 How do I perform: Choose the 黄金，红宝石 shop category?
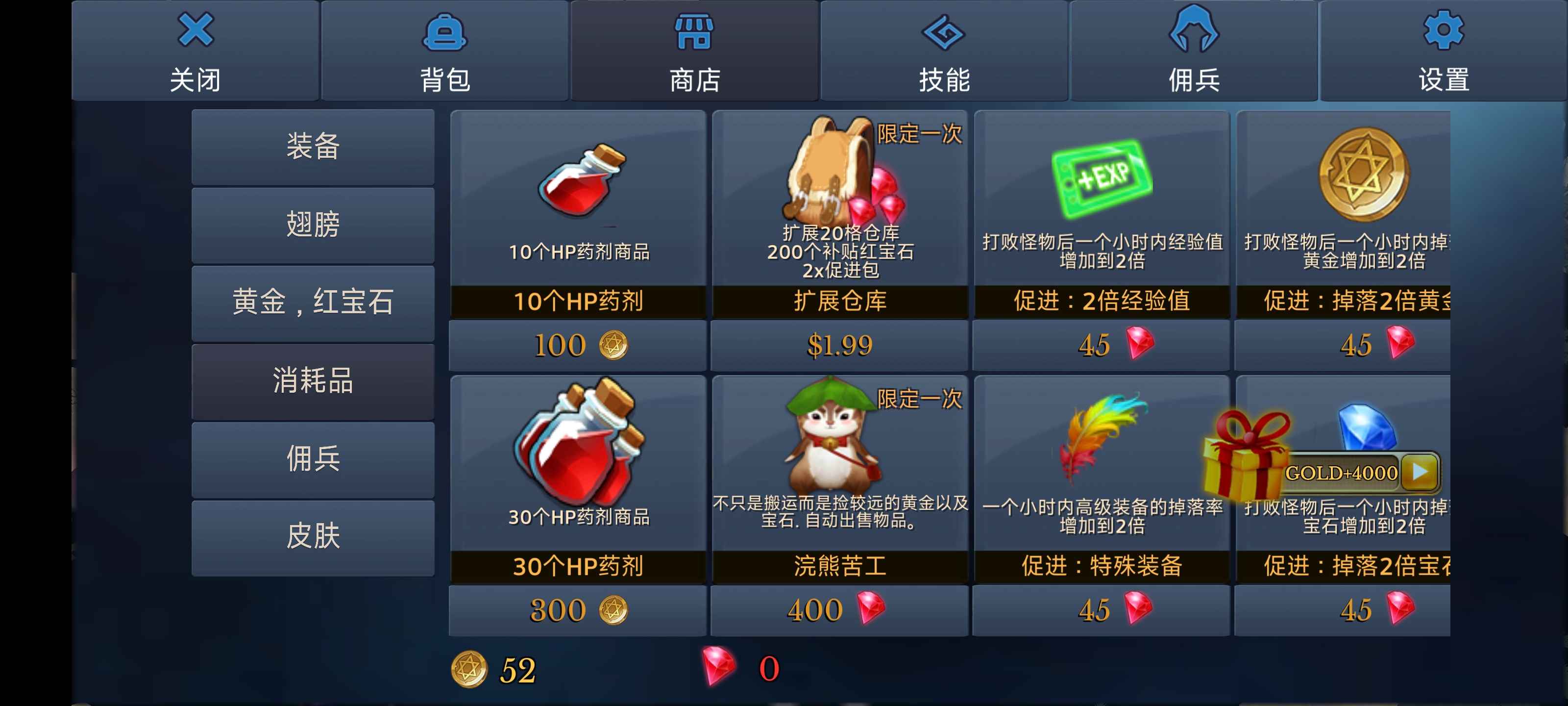point(313,303)
